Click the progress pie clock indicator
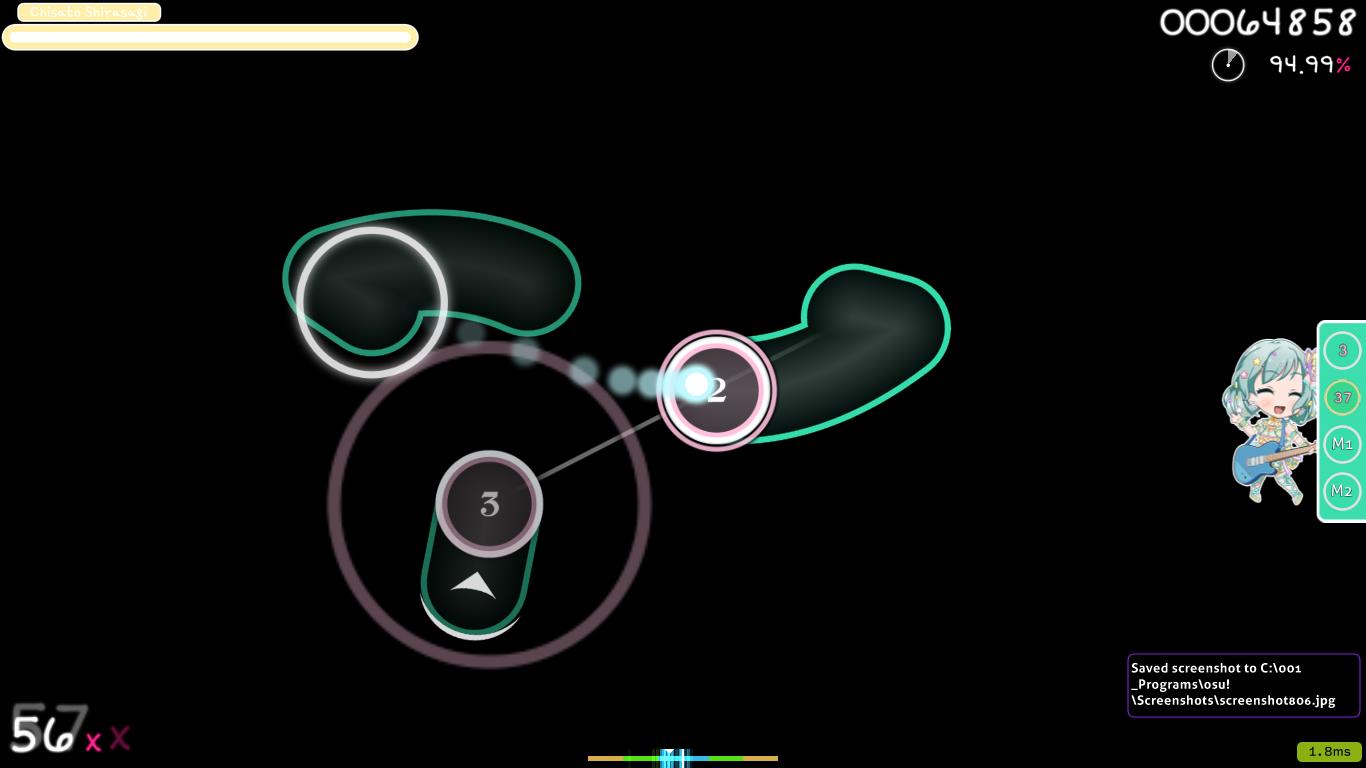Image resolution: width=1366 pixels, height=768 pixels. (x=1228, y=64)
